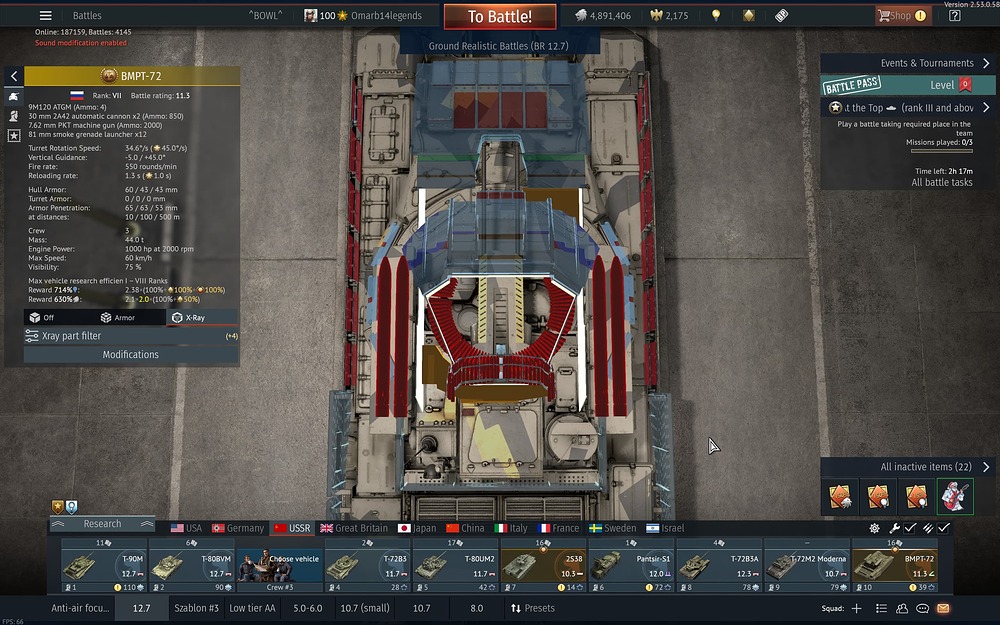Switch to the Great Britain nation
The width and height of the screenshot is (1000, 625).
point(353,528)
